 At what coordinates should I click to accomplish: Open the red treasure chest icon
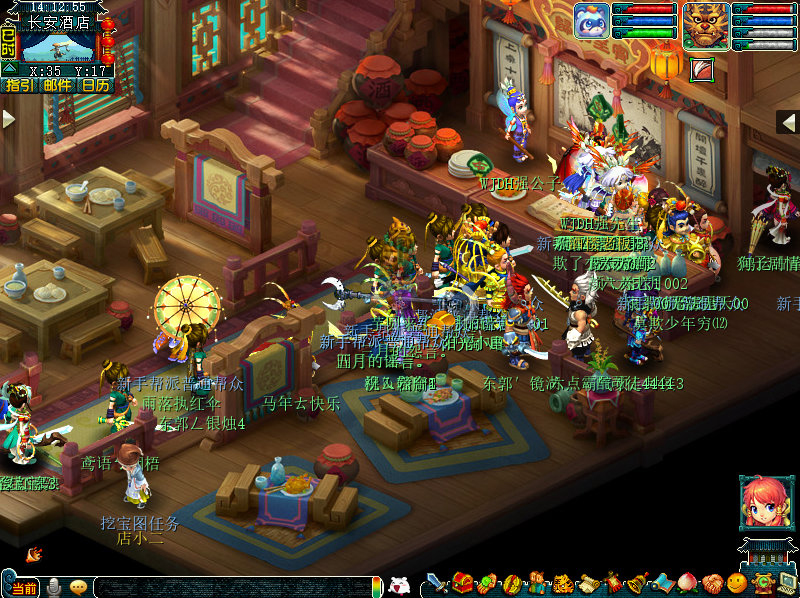point(462,584)
